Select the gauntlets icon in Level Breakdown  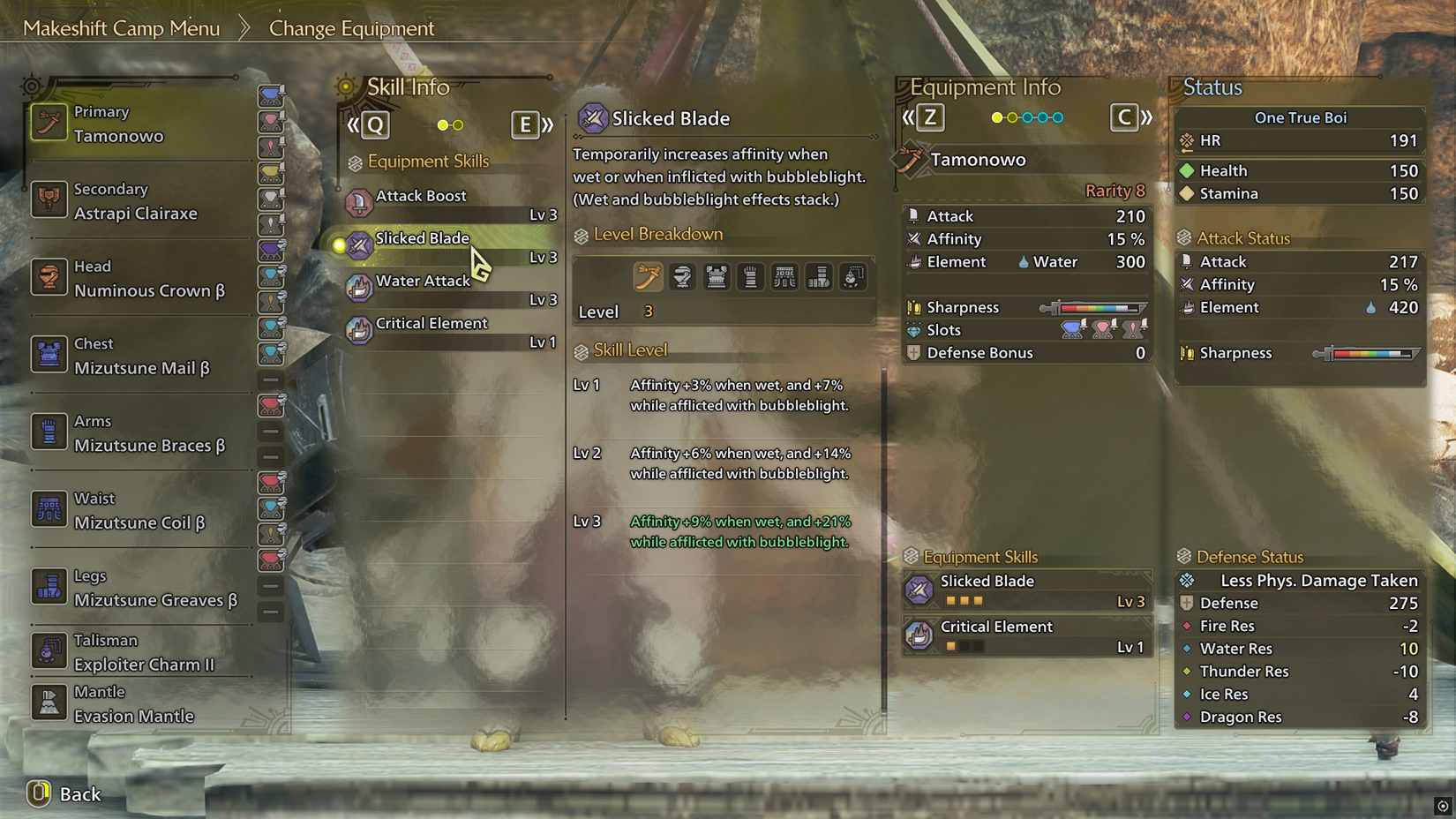point(750,276)
